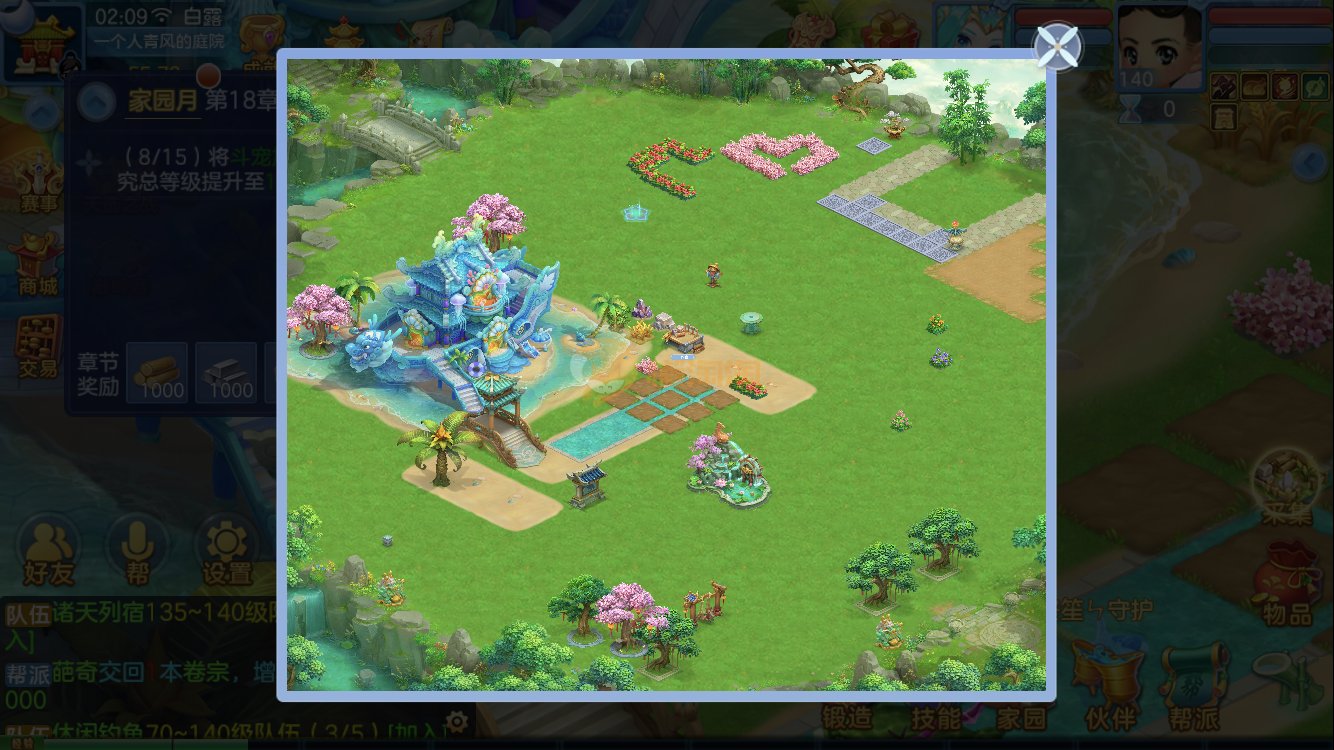Open the 物品 inventory bag
Screen dimensions: 1334x750
pos(1287,585)
